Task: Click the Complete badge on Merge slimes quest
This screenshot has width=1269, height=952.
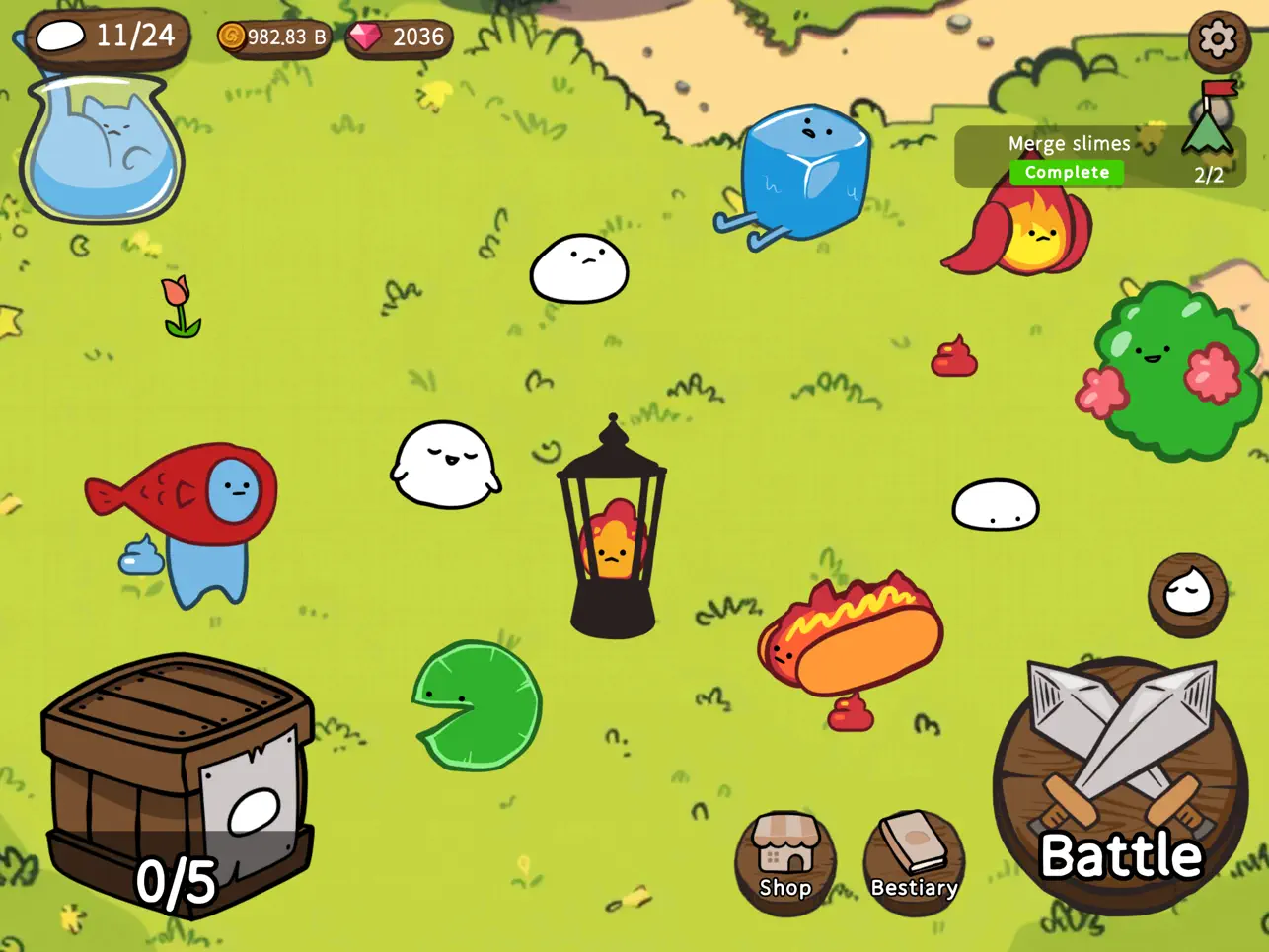Action: pos(1066,172)
